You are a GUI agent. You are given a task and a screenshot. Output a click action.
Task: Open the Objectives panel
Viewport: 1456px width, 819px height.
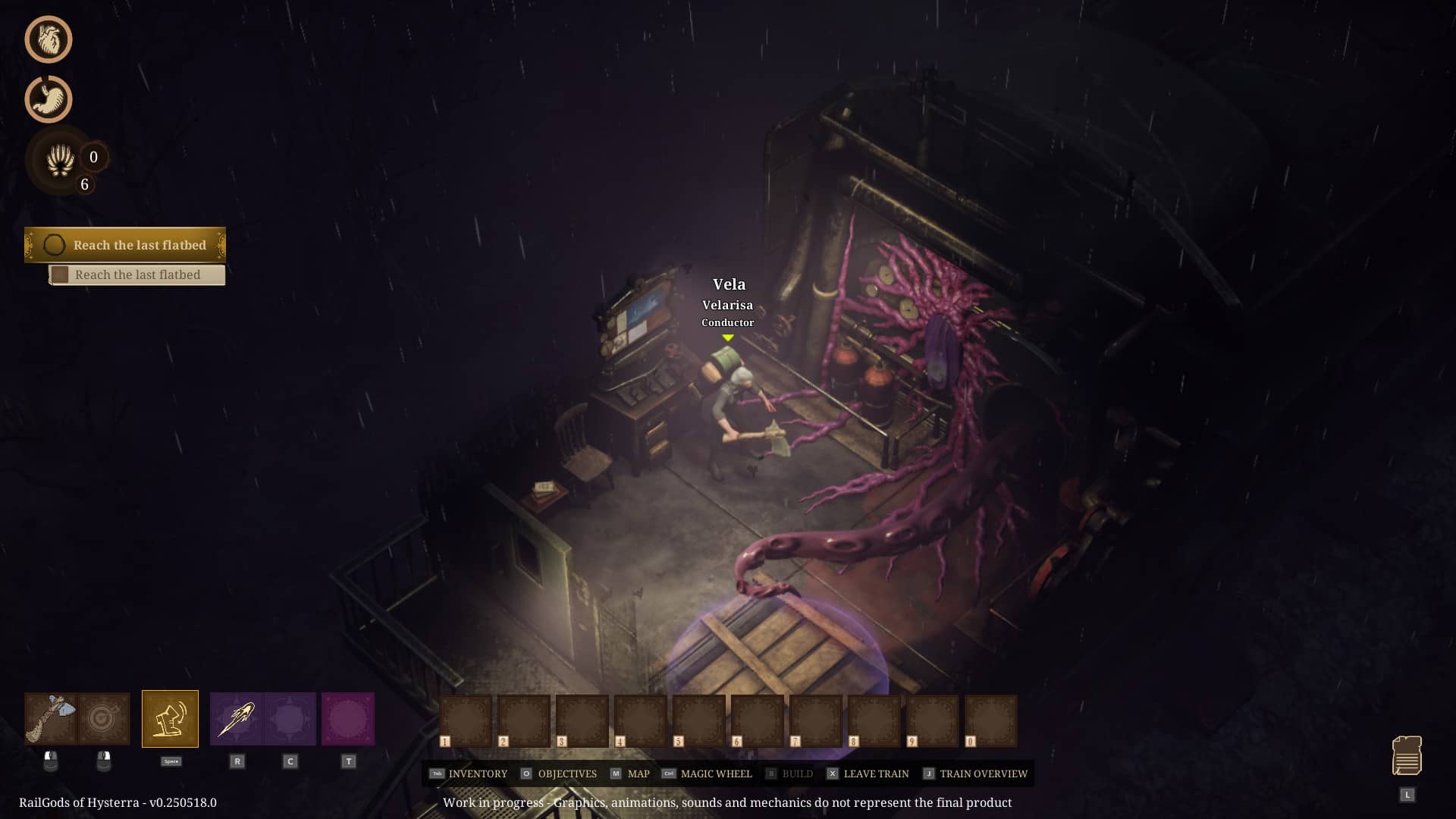point(559,773)
